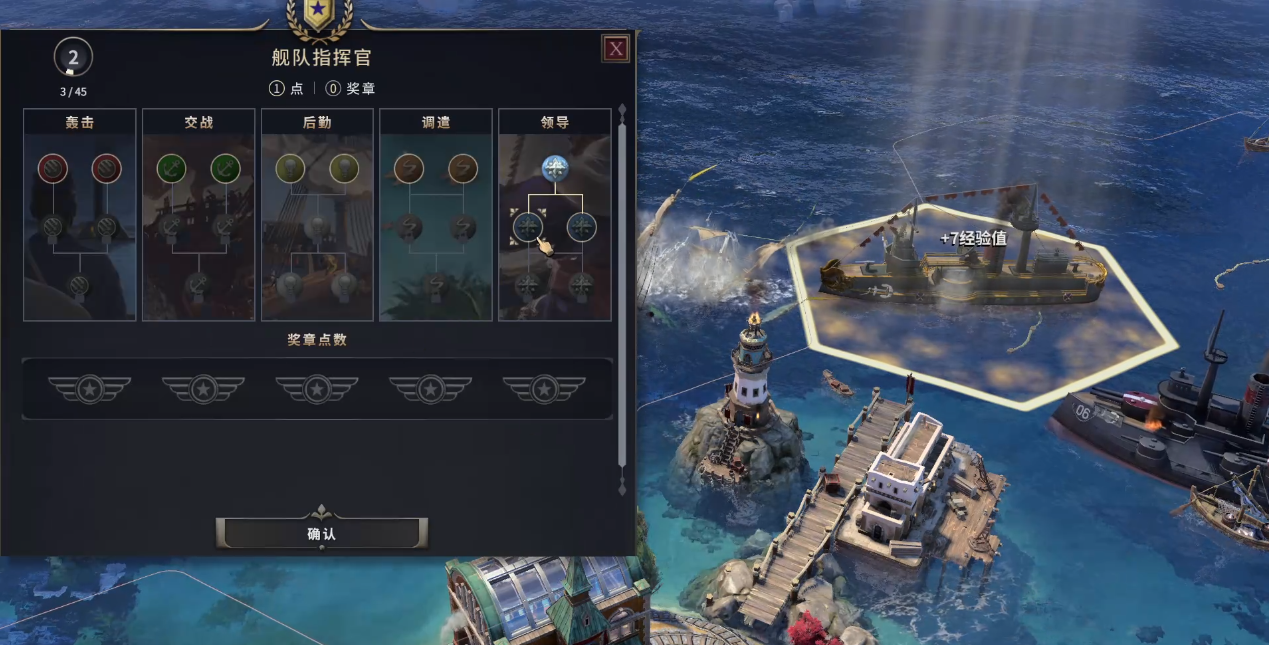
Task: Click the promotion panel's vertical scrollbar
Action: (622, 290)
